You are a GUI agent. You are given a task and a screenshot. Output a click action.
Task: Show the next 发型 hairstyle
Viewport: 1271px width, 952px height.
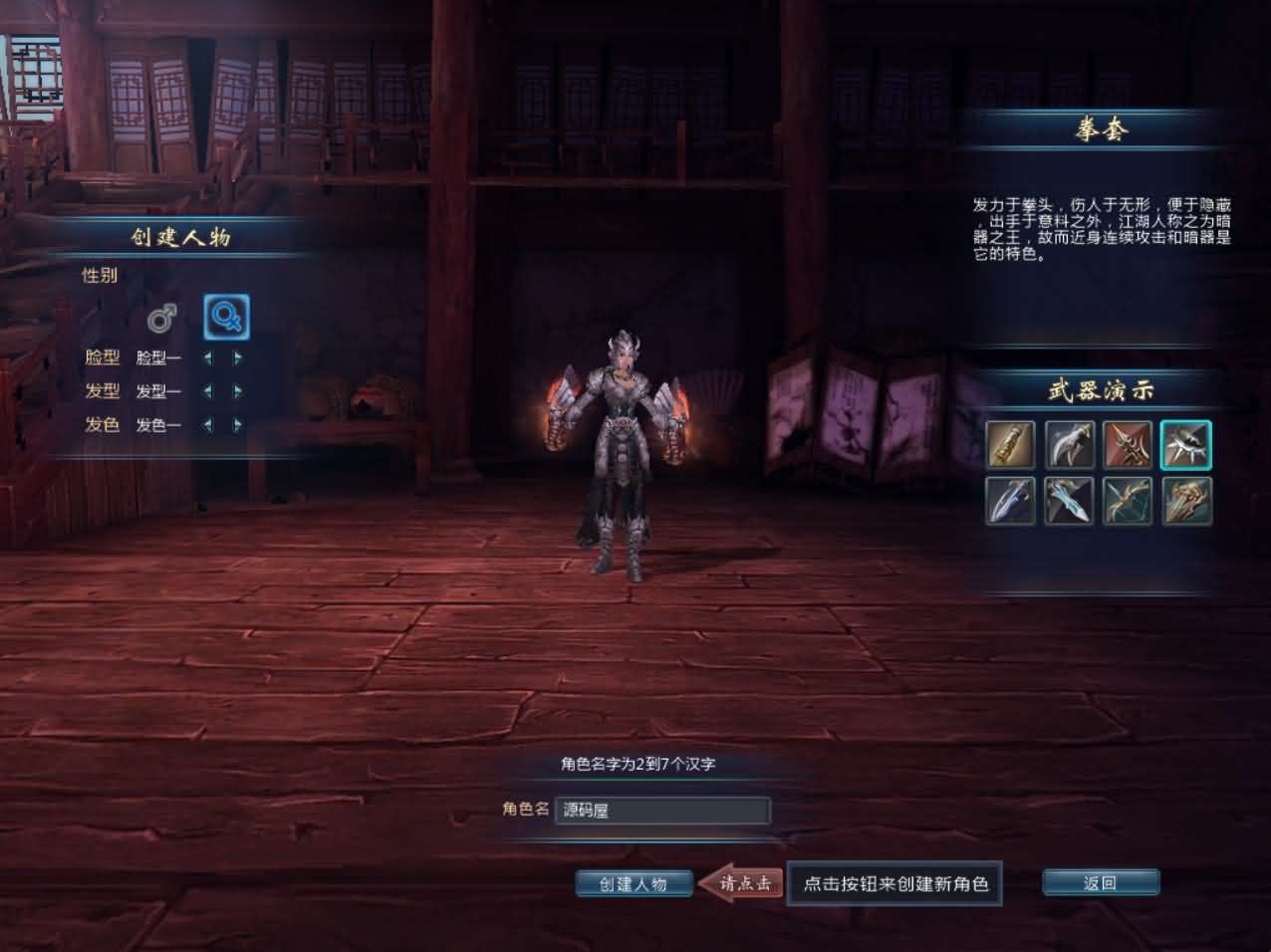pyautogui.click(x=238, y=391)
